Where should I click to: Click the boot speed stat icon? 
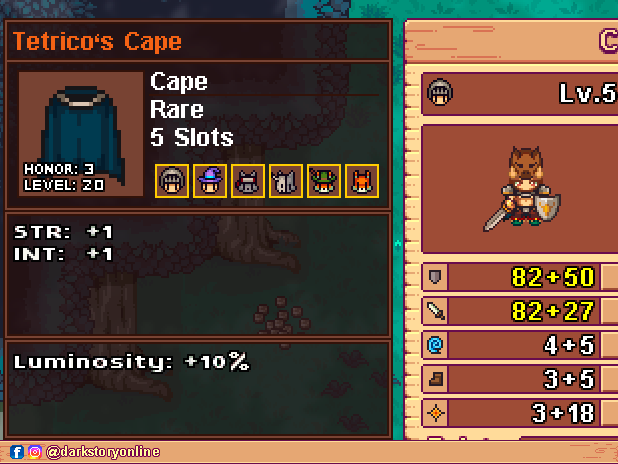(x=436, y=379)
